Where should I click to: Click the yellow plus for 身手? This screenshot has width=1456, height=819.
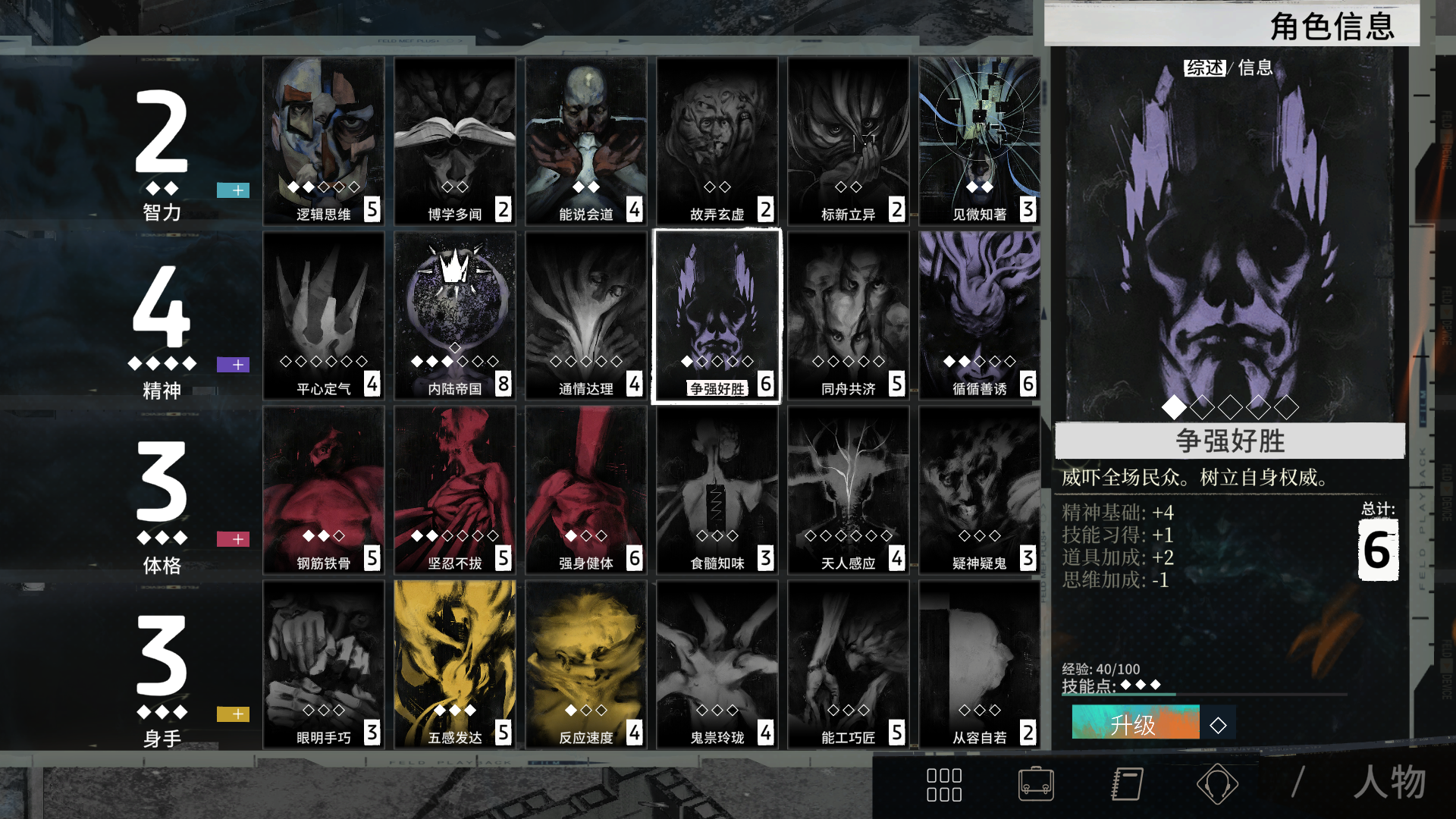coord(233,714)
